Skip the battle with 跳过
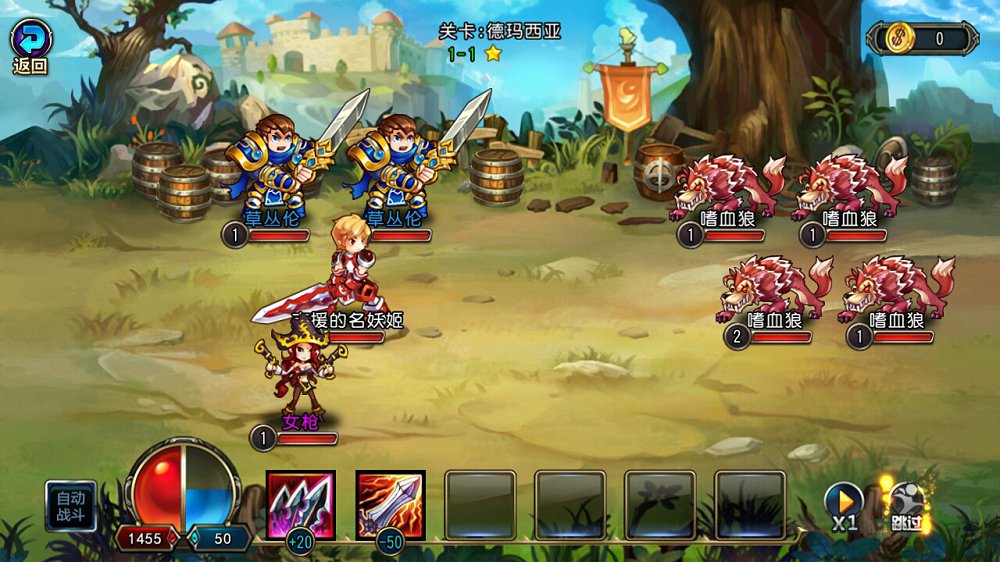The width and height of the screenshot is (1000, 562). (907, 507)
